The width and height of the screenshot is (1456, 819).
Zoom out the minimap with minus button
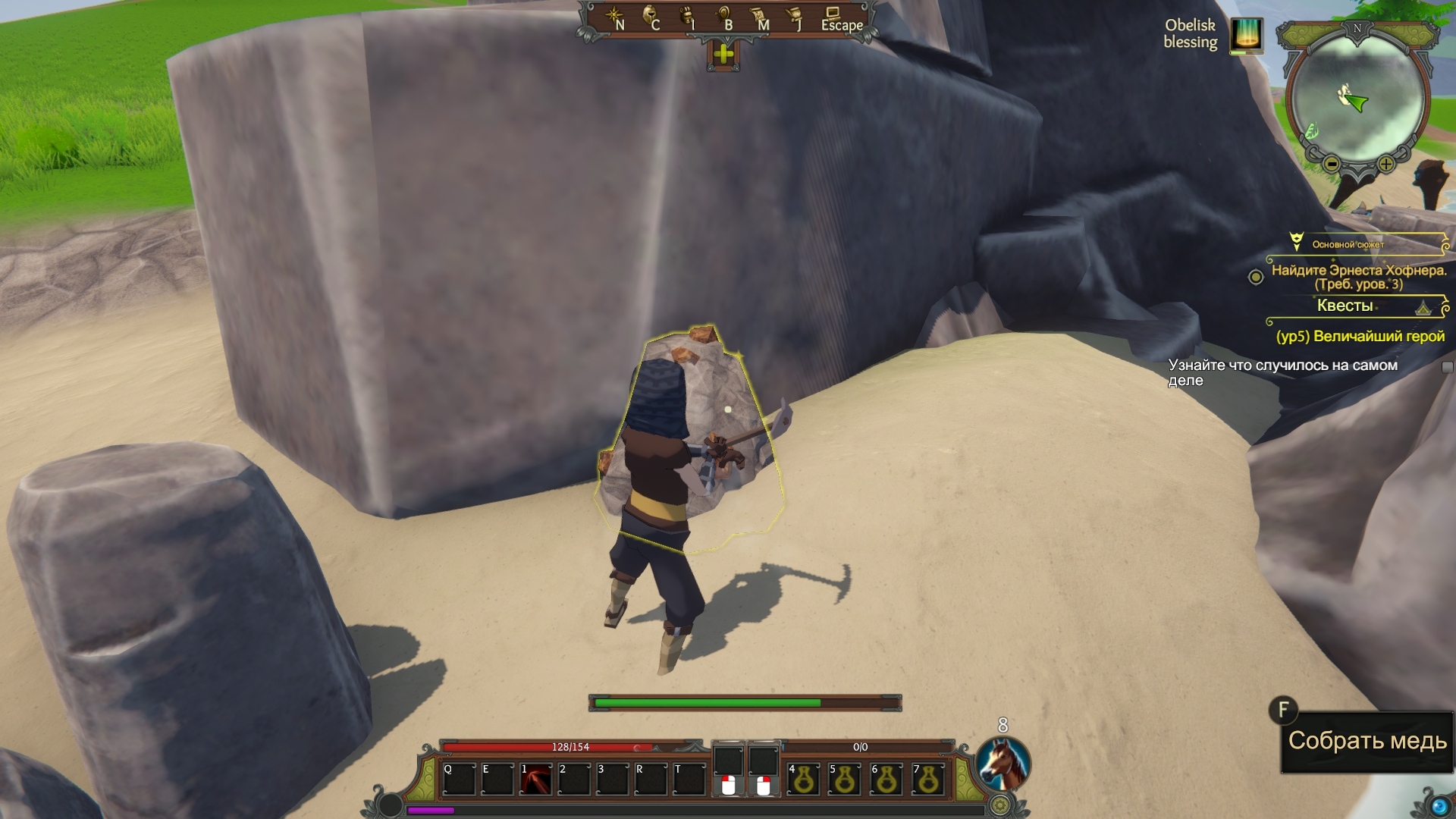point(1332,164)
